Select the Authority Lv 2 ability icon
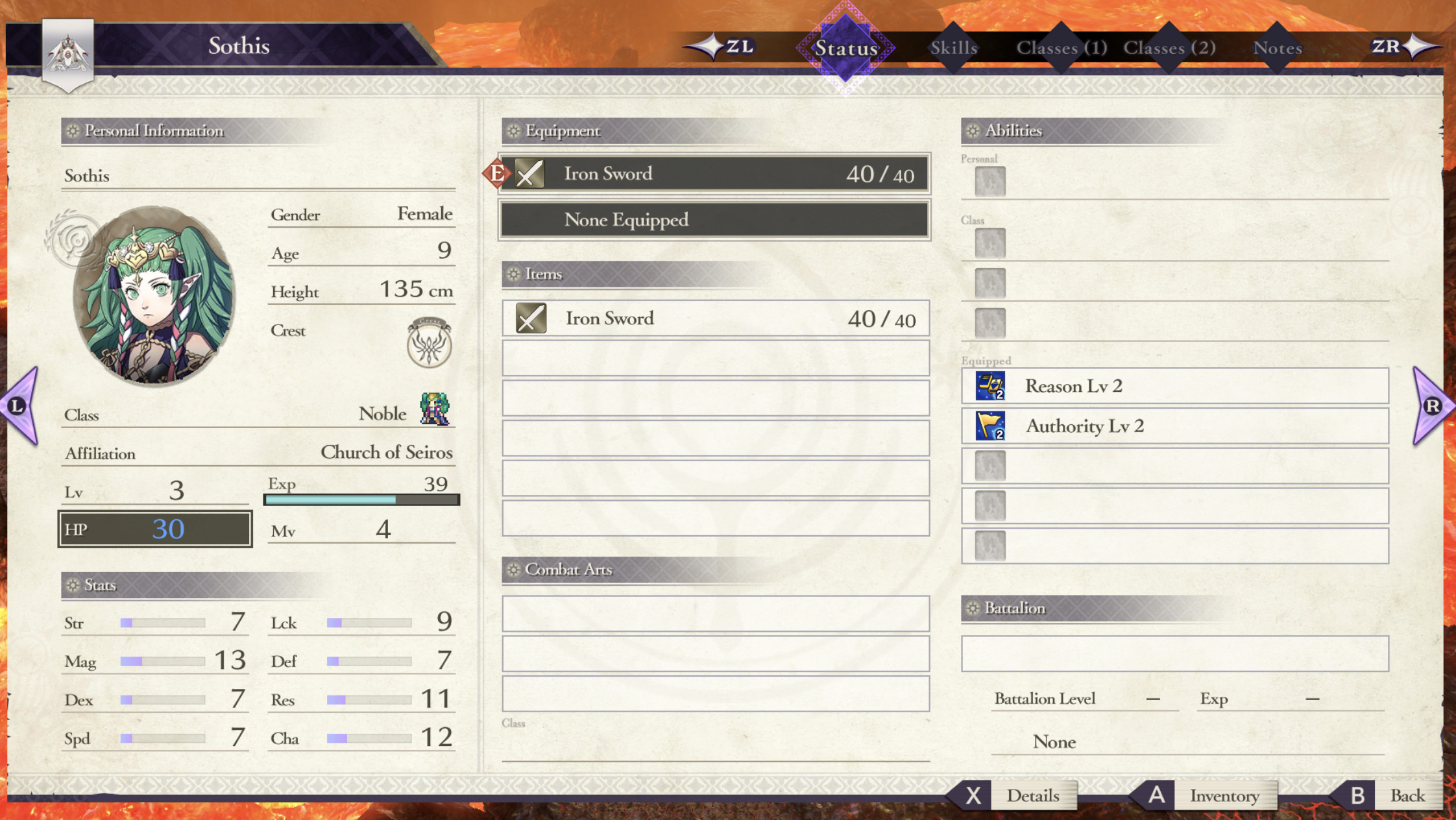The width and height of the screenshot is (1456, 820). (991, 426)
